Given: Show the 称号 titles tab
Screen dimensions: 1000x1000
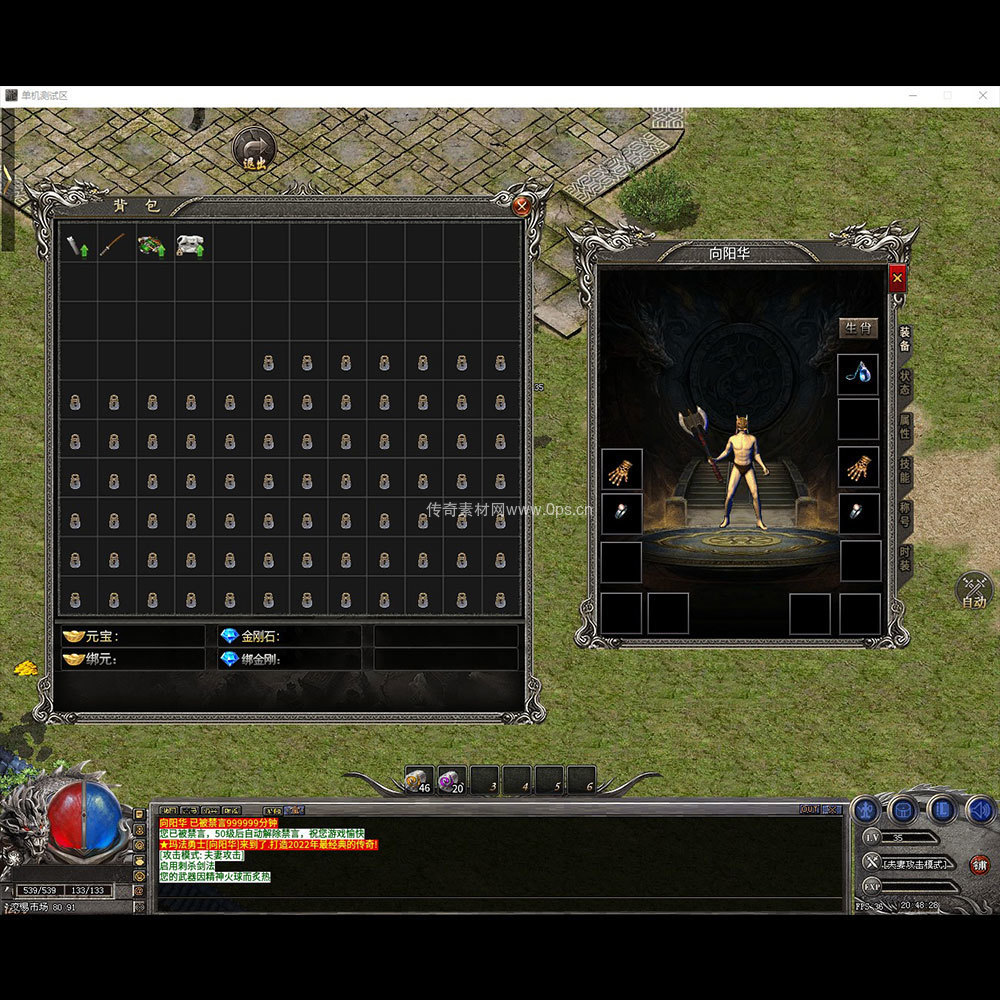Looking at the screenshot, I should (x=904, y=516).
